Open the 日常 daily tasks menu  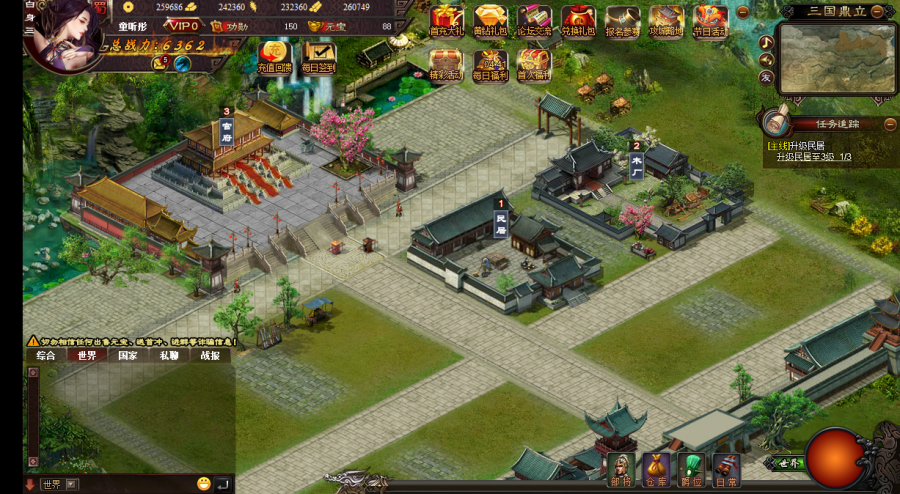[x=726, y=468]
